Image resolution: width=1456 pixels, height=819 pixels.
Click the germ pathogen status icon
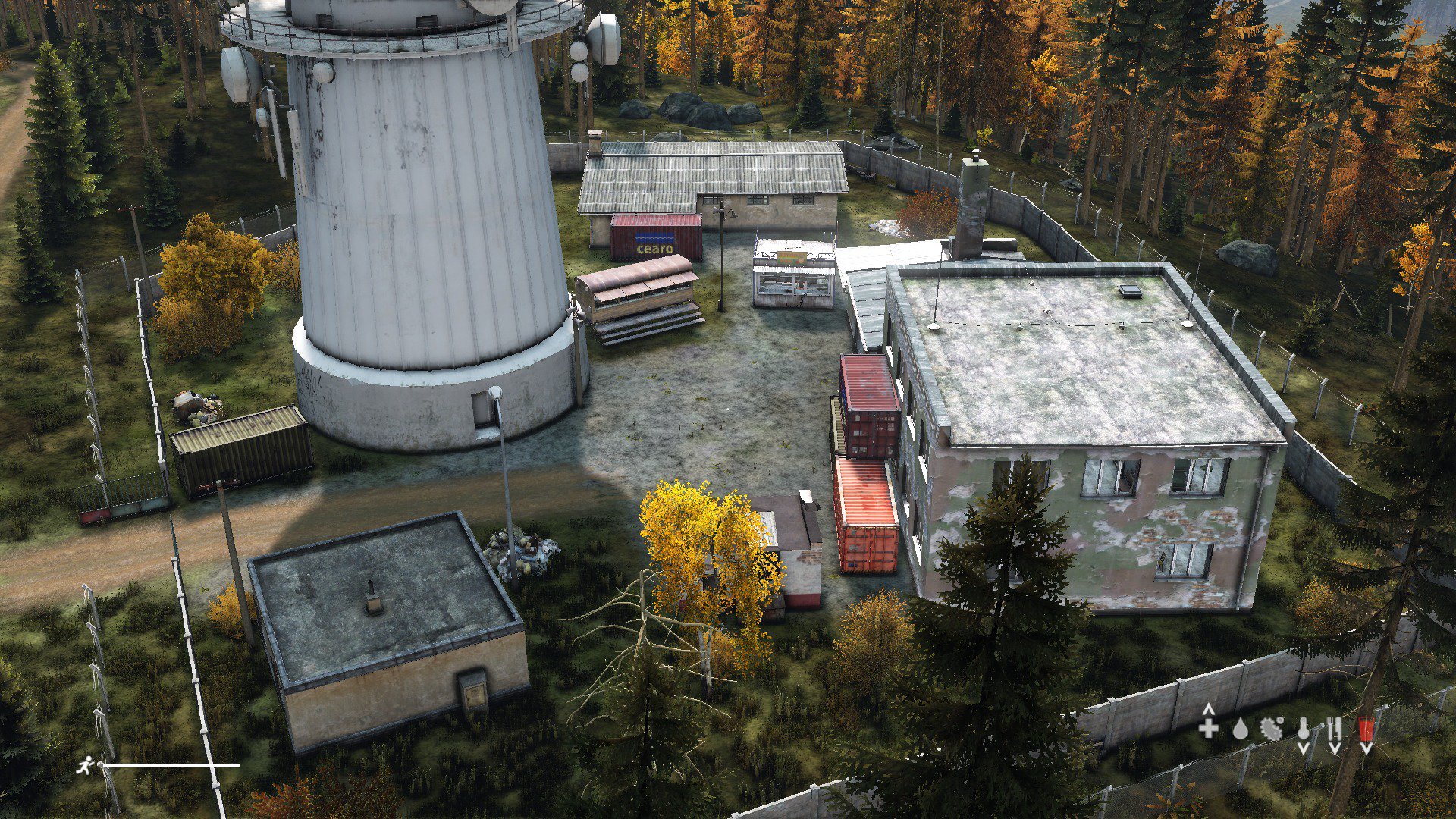click(x=1270, y=730)
